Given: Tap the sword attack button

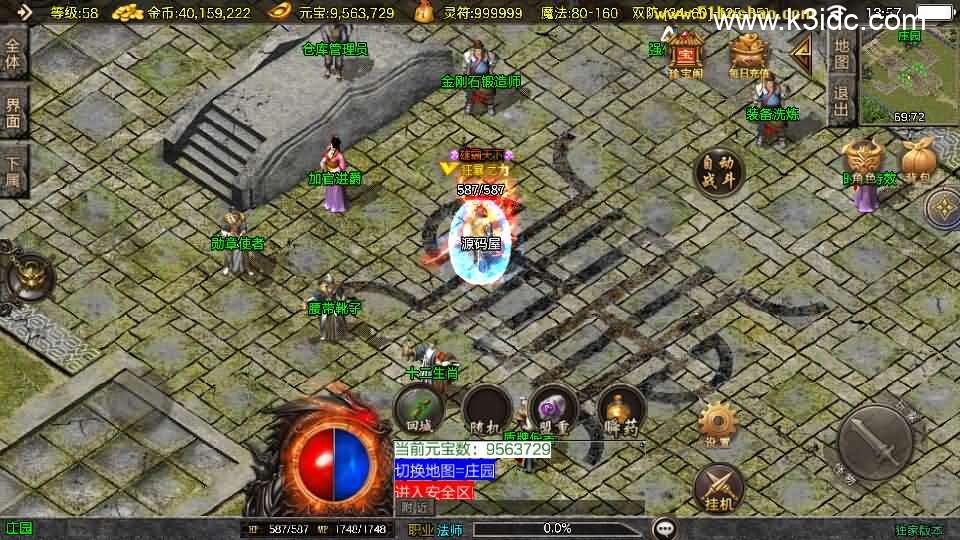Looking at the screenshot, I should [x=874, y=441].
